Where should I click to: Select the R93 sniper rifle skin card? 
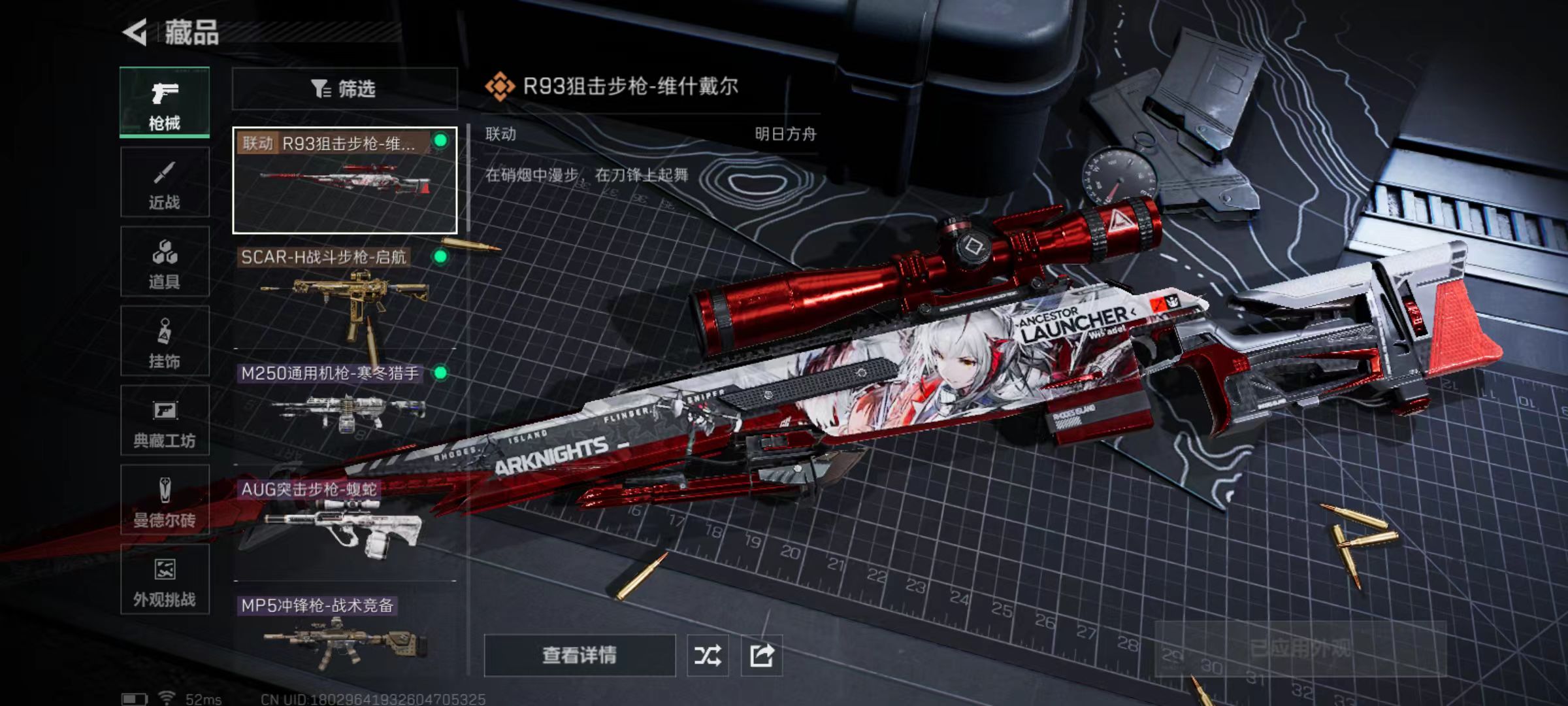(x=344, y=180)
